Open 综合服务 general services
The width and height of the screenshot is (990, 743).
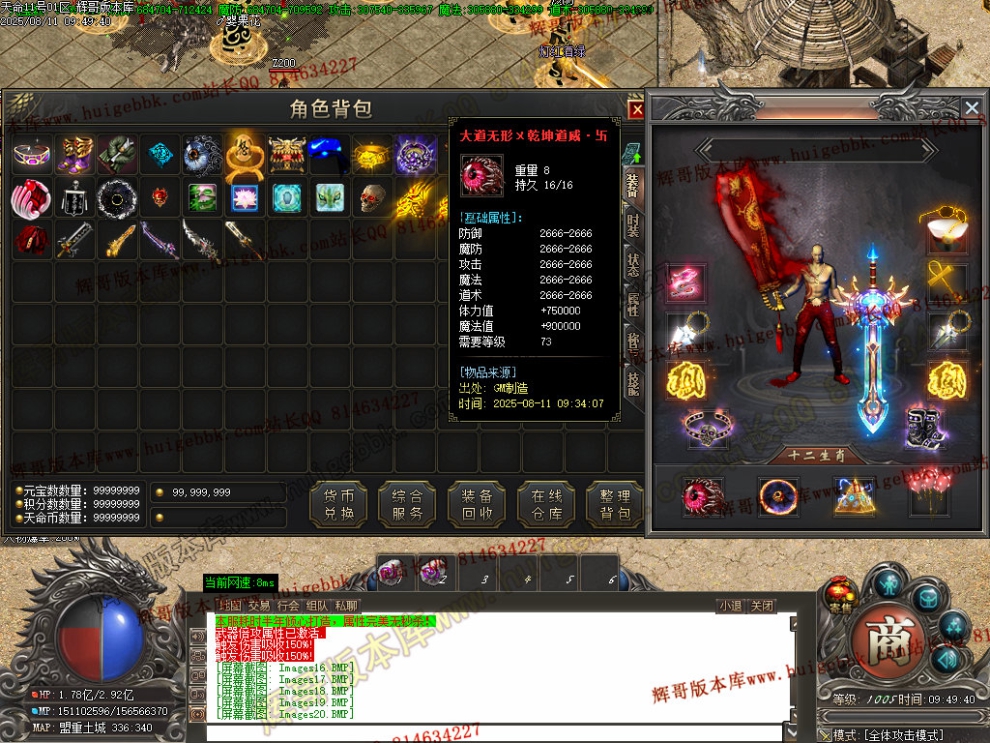(408, 504)
